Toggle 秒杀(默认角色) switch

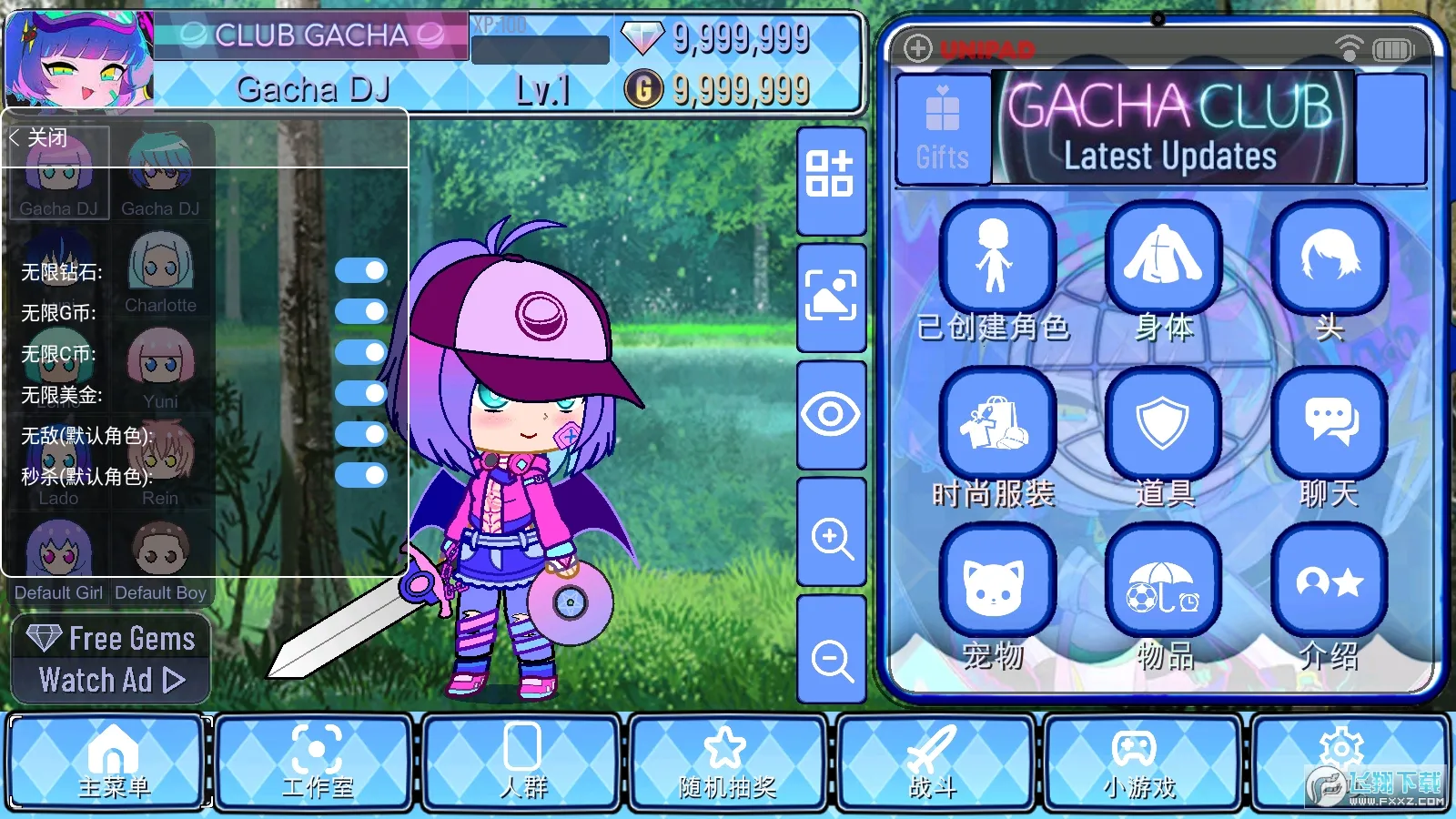(361, 475)
